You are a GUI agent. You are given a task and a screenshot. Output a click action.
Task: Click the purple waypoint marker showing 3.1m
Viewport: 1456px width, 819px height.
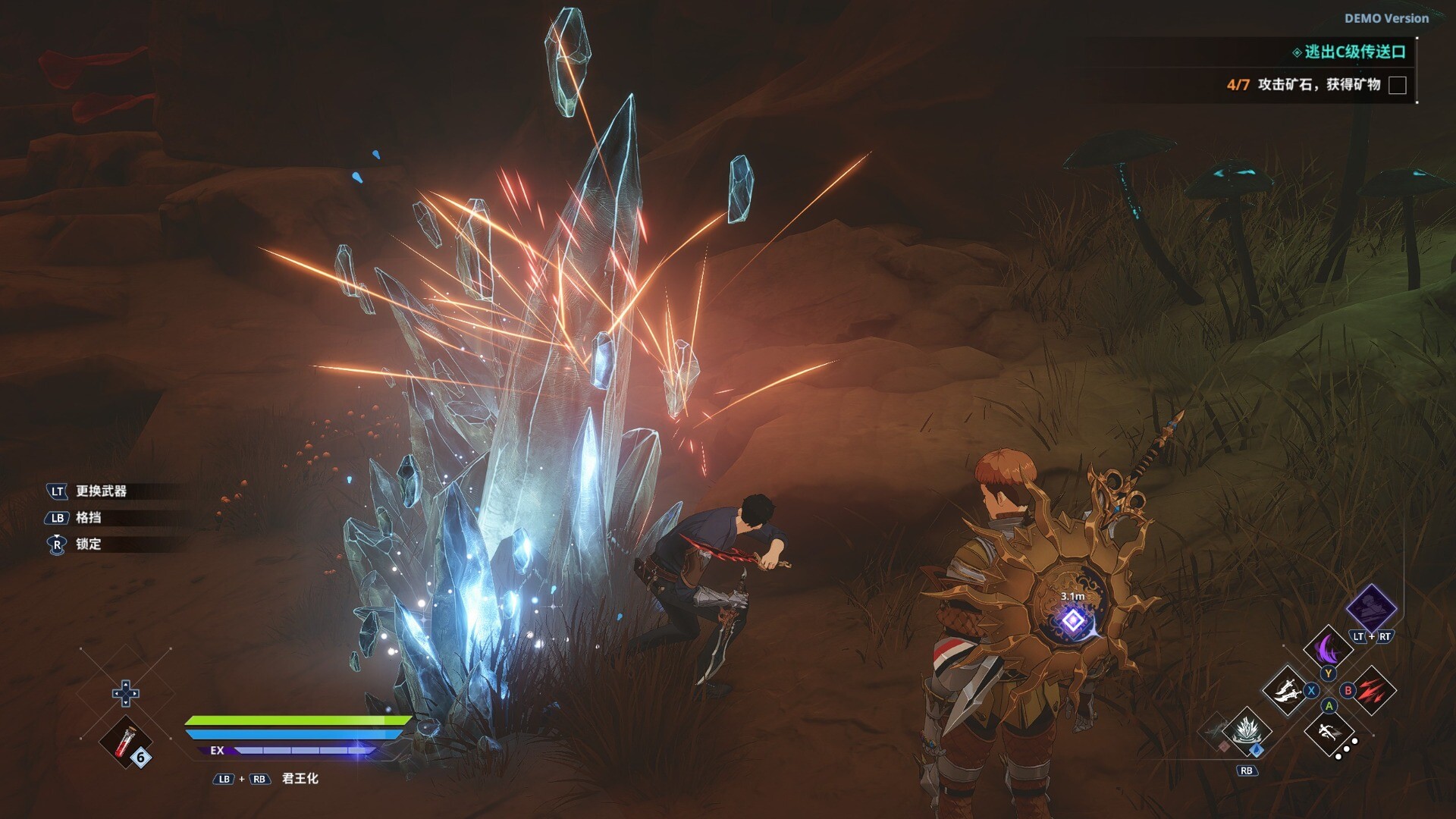pyautogui.click(x=1072, y=620)
